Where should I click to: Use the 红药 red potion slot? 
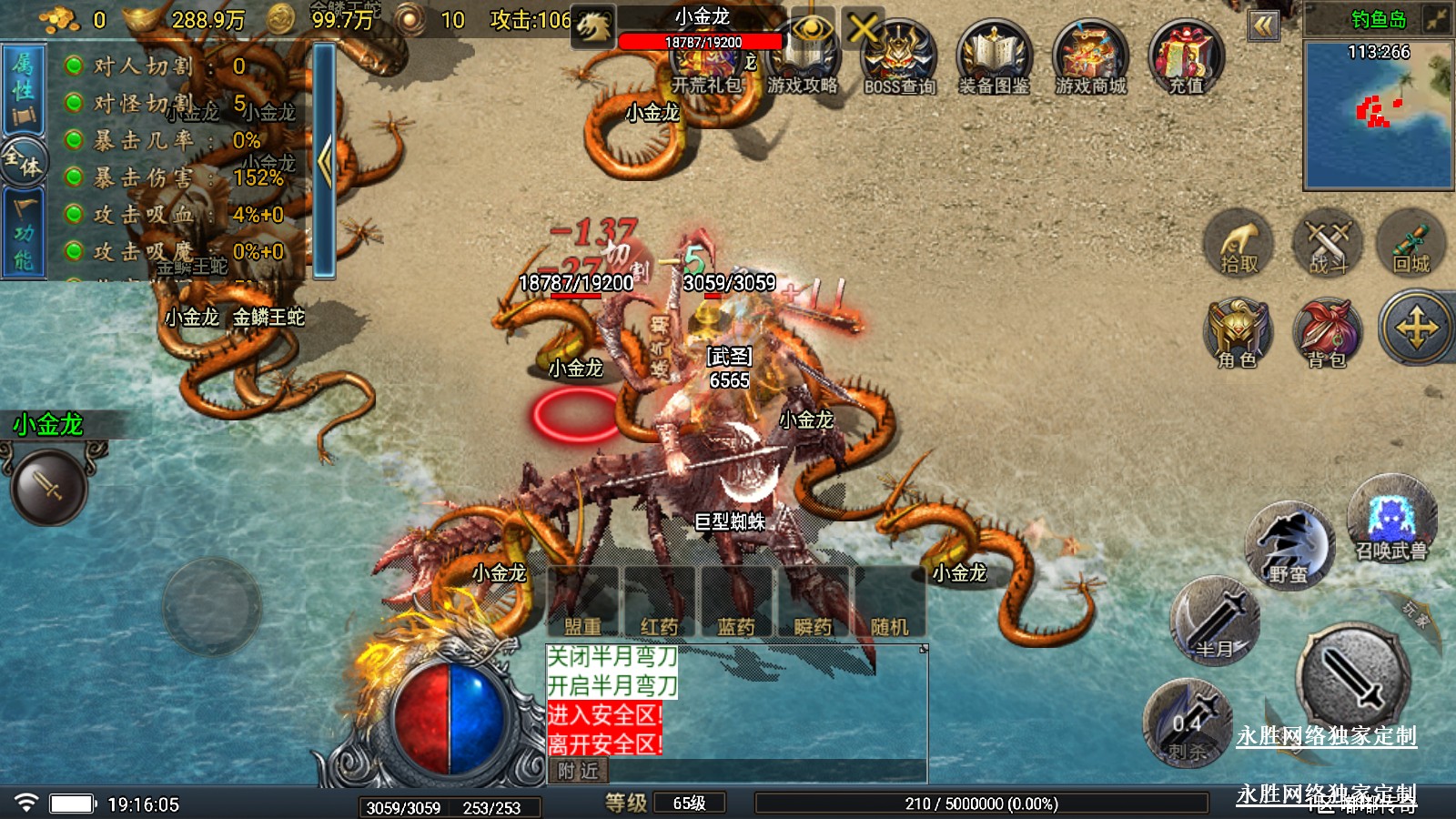[659, 602]
